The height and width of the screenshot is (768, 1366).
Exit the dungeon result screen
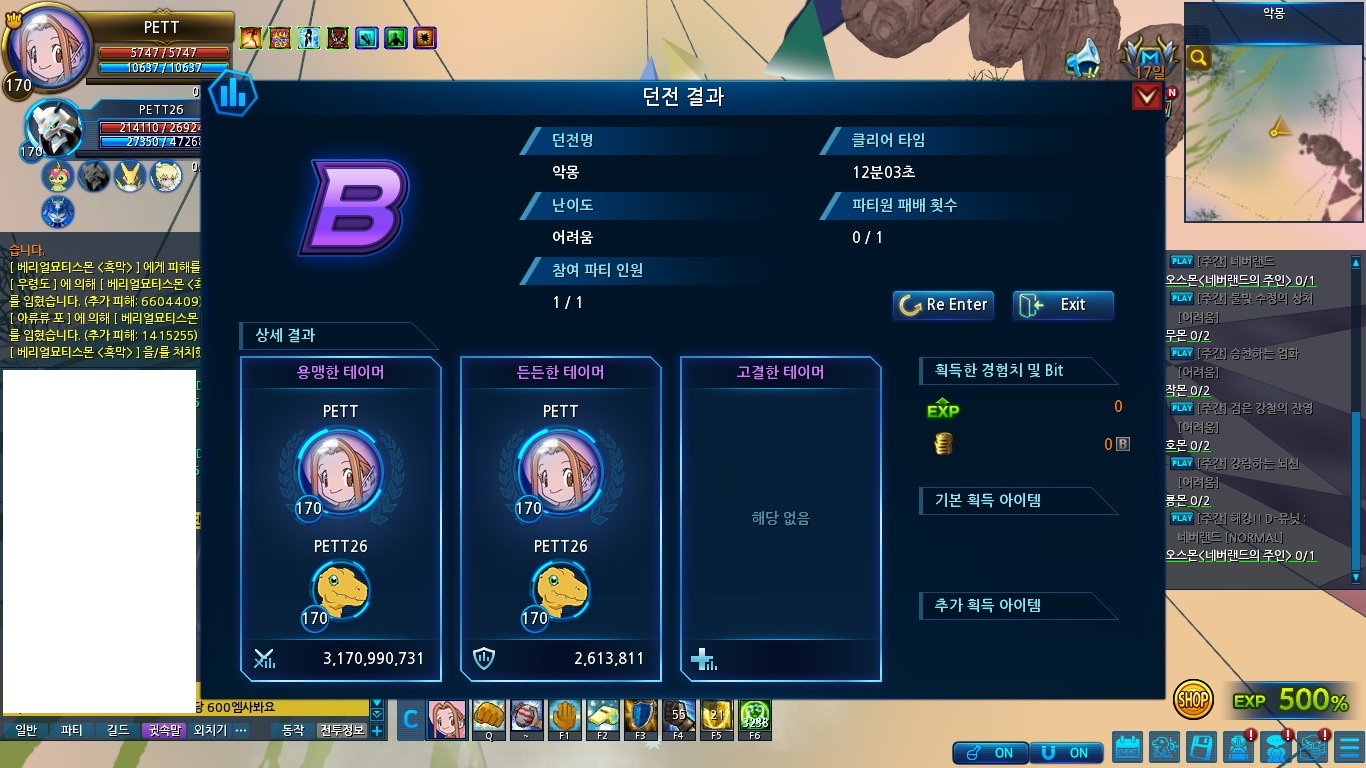pyautogui.click(x=1063, y=305)
